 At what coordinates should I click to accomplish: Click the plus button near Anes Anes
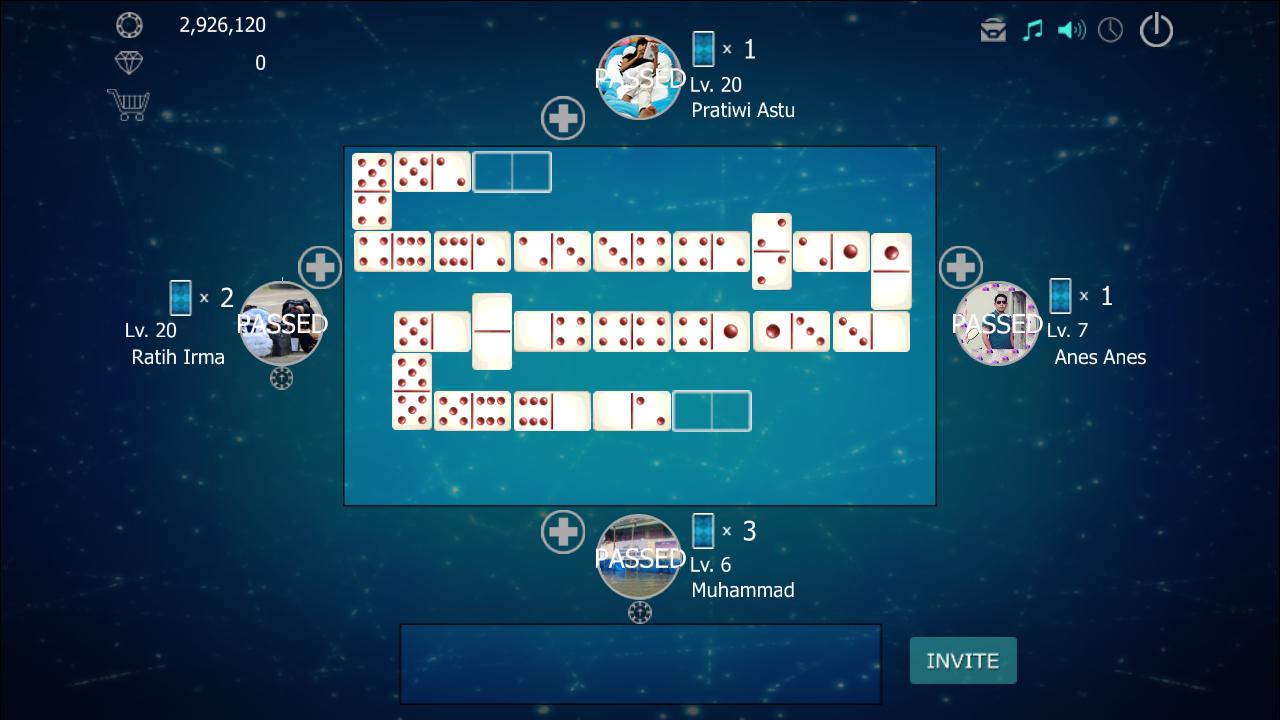960,267
